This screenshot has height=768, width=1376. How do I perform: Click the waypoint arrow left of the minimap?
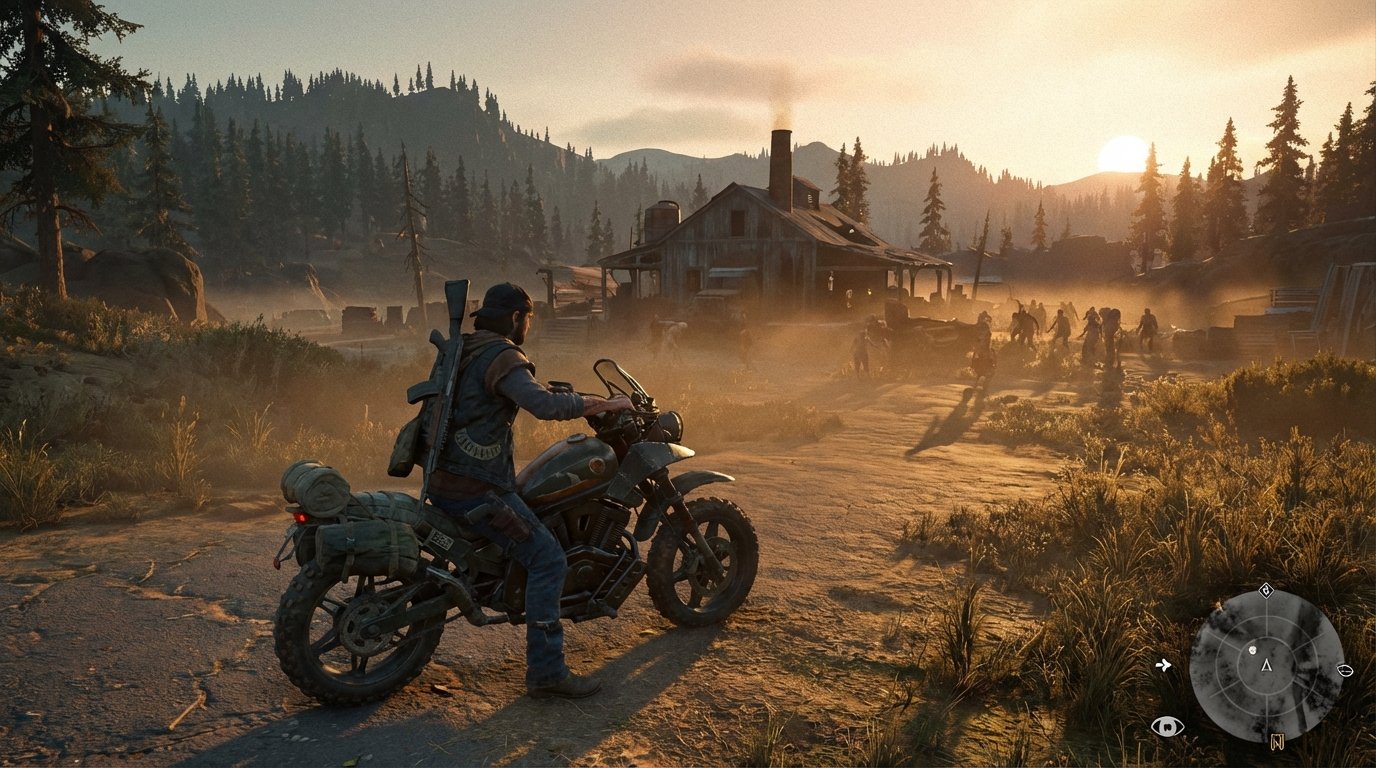[x=1164, y=665]
